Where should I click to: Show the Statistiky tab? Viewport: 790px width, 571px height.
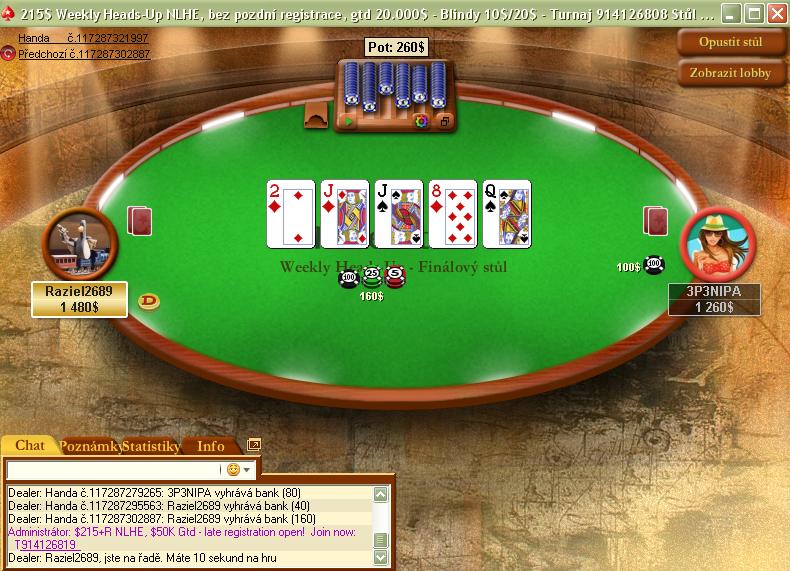(x=150, y=446)
